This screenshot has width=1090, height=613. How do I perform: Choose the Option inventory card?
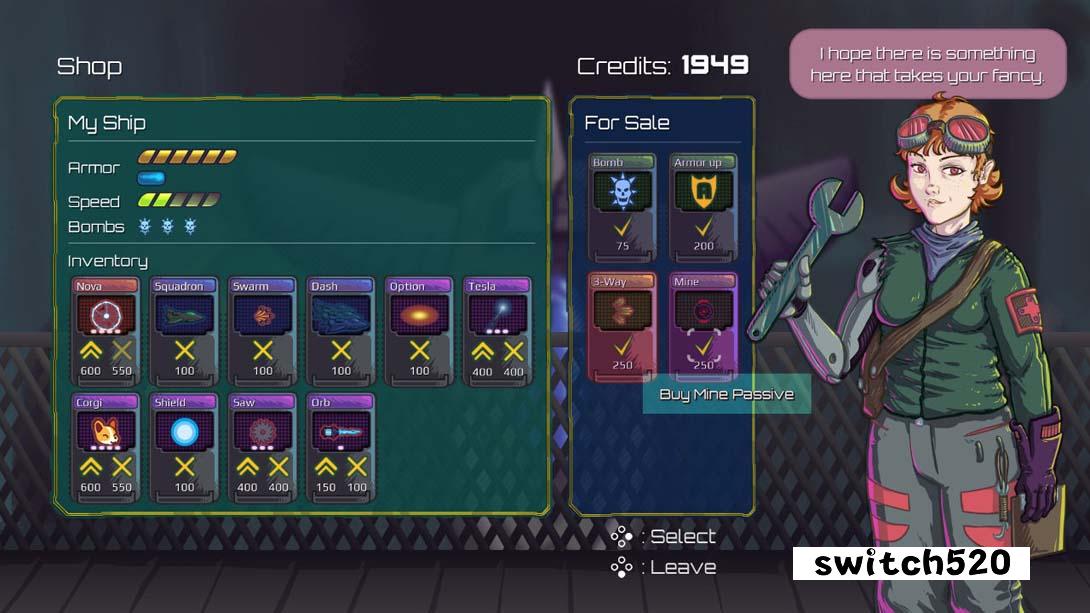(x=419, y=330)
